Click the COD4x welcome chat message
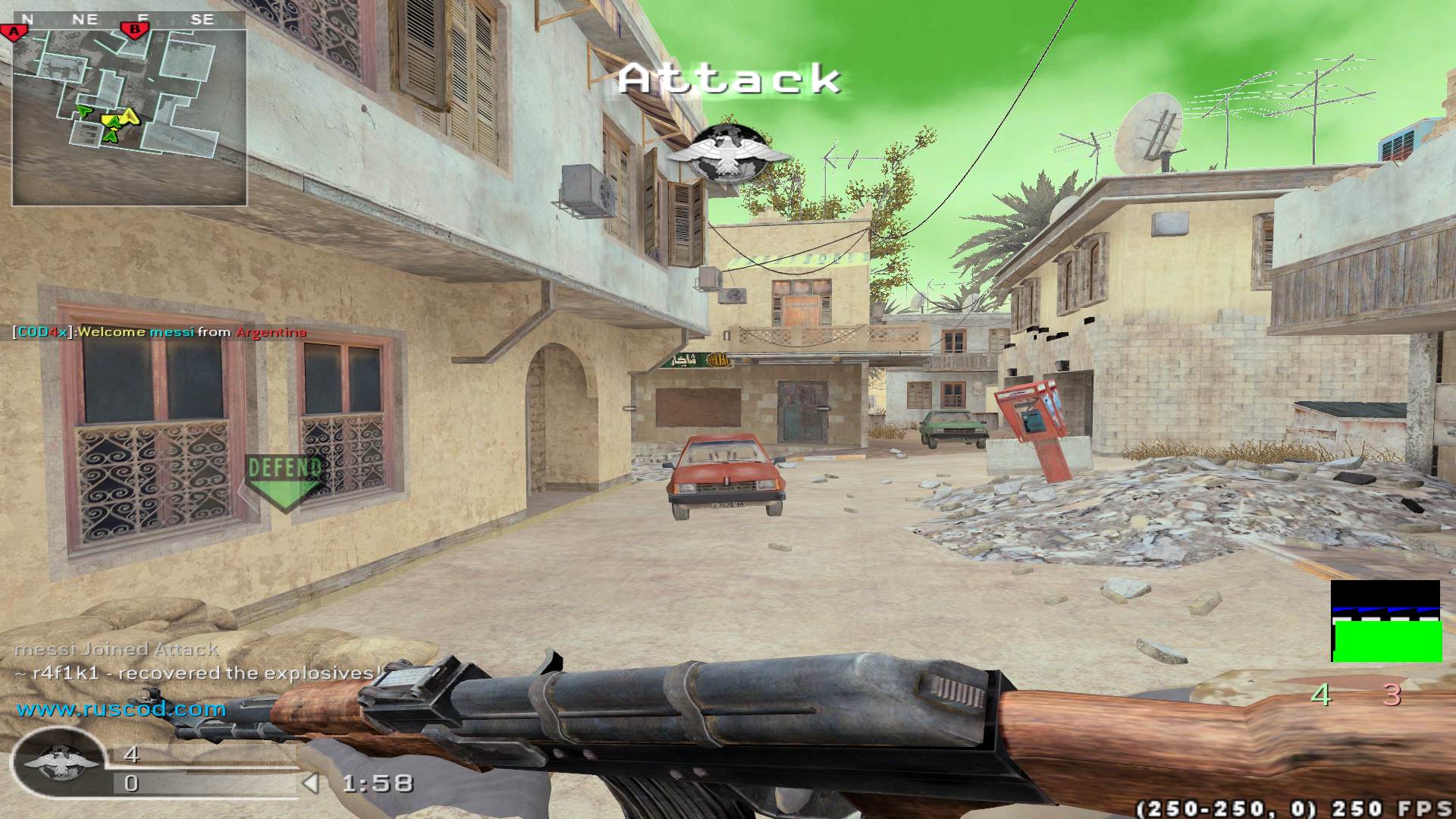This screenshot has height=819, width=1456. click(160, 332)
